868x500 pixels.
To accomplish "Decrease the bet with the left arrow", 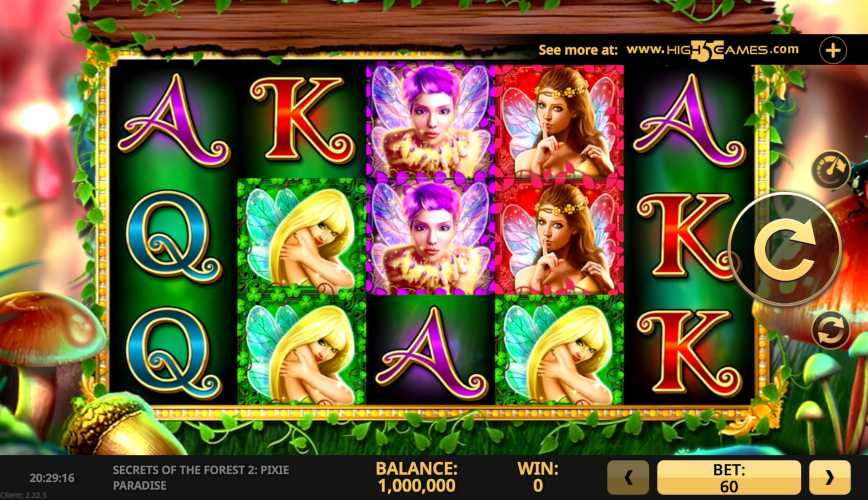I will (629, 478).
